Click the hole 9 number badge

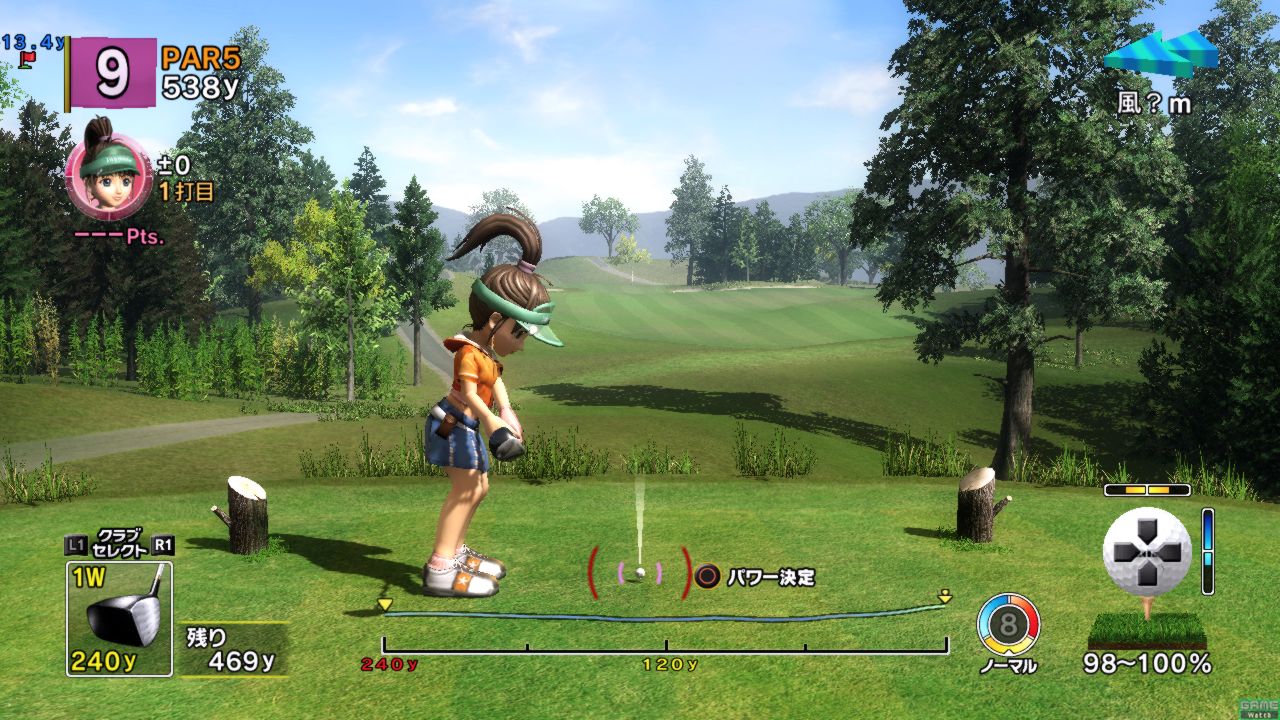(112, 72)
